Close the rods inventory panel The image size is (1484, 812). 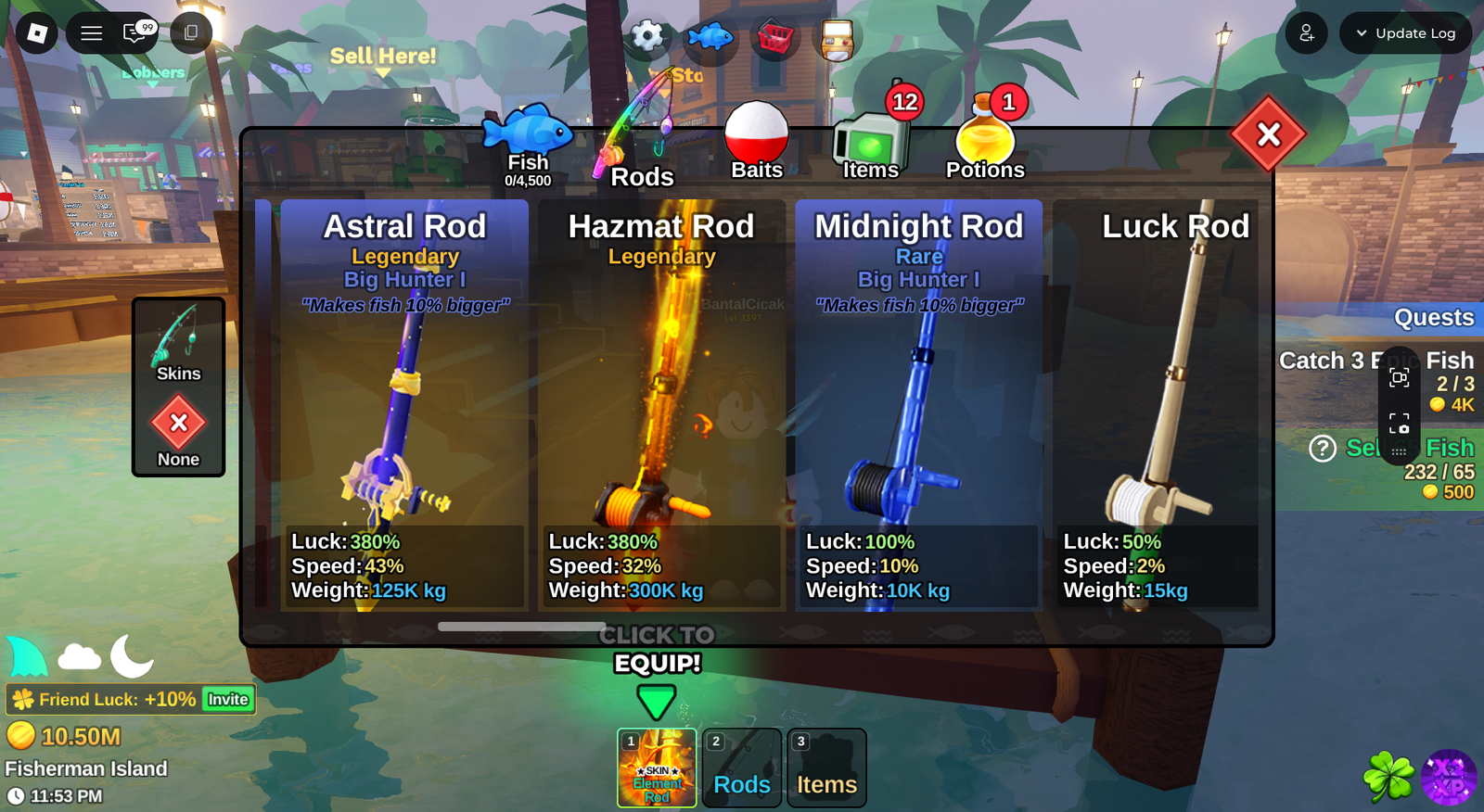pos(1268,134)
